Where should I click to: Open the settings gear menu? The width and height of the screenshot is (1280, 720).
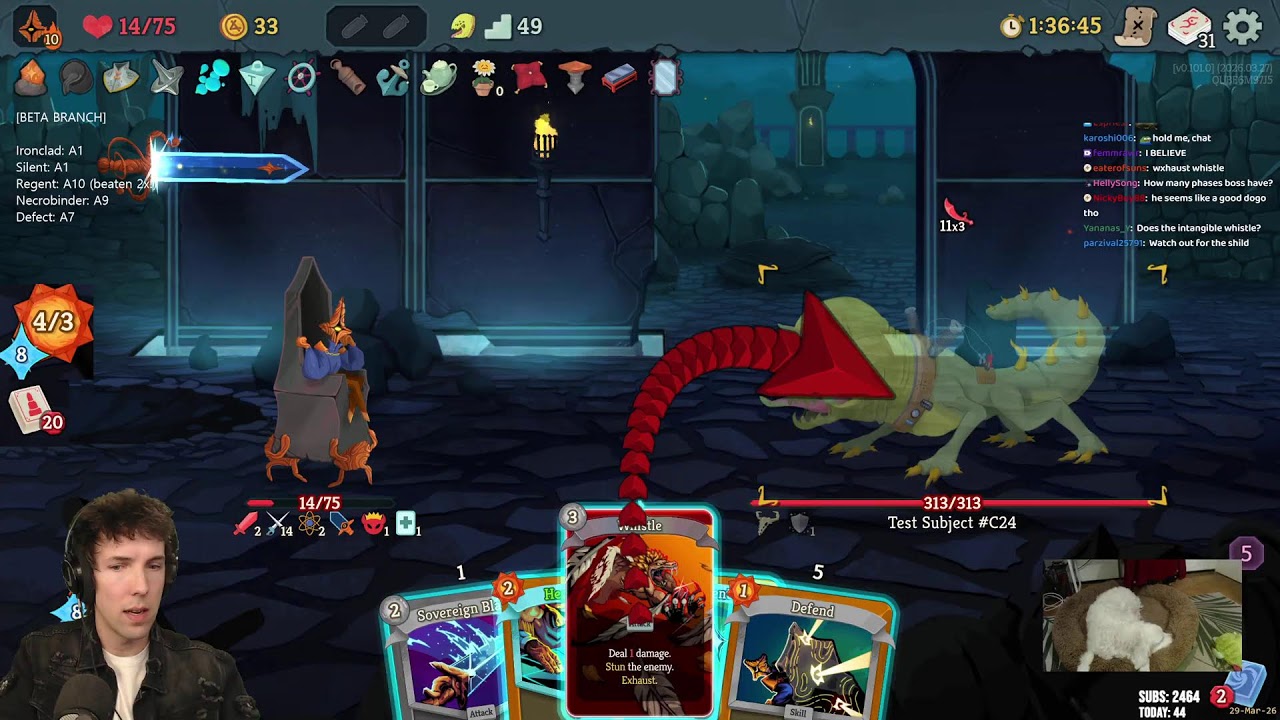coord(1243,26)
